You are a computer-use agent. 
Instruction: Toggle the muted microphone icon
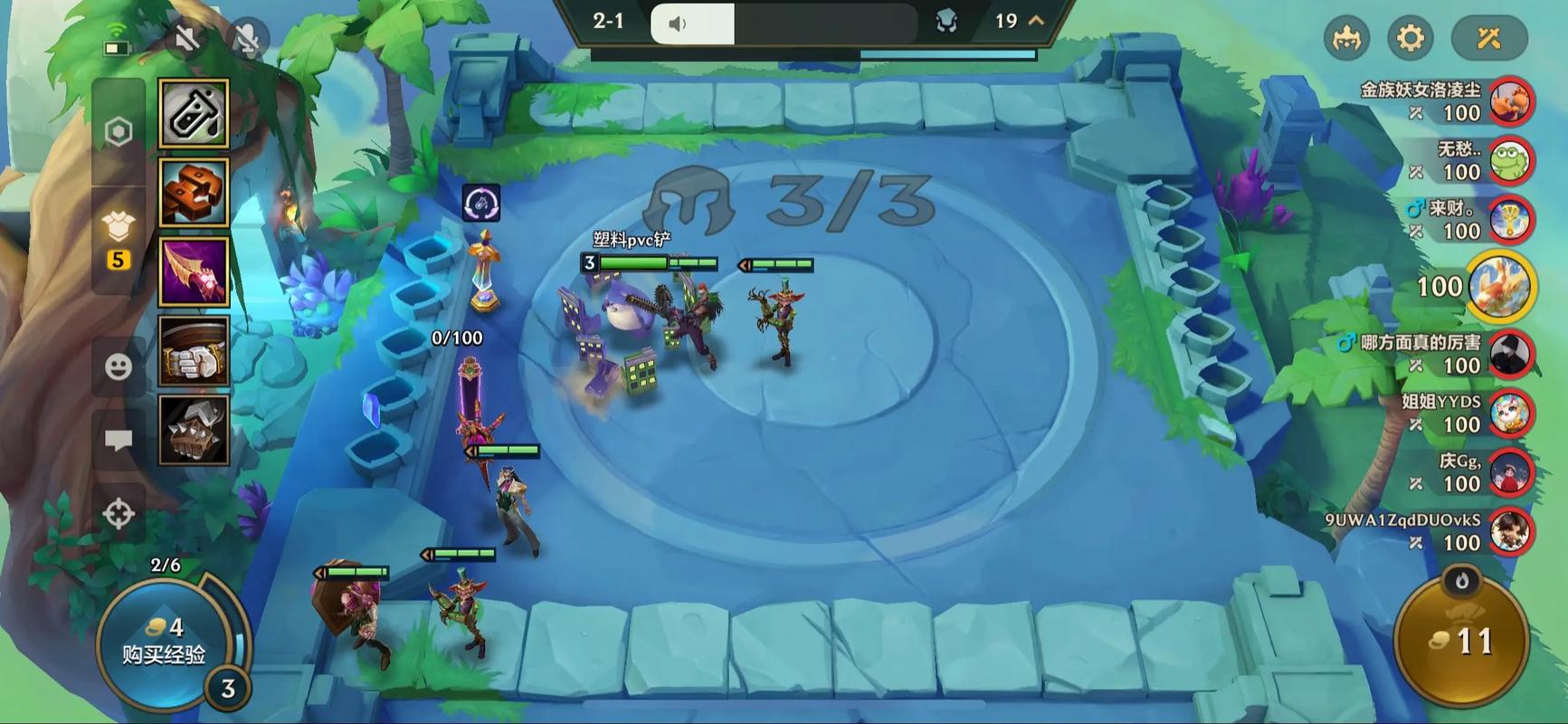pyautogui.click(x=246, y=38)
